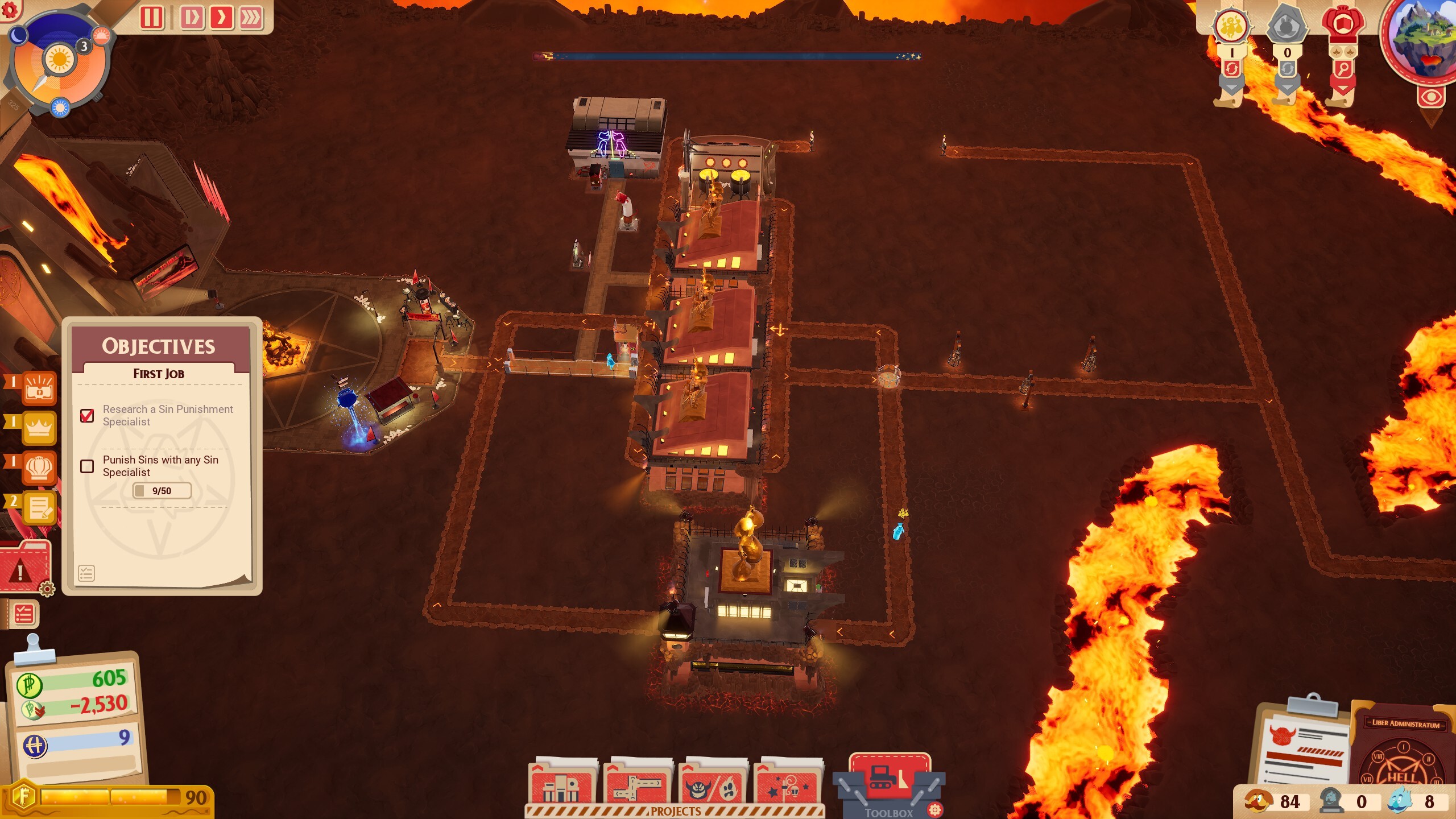This screenshot has height=819, width=1456.
Task: Uncheck the Research a Sin Punishment Specialist objective
Action: pos(87,416)
